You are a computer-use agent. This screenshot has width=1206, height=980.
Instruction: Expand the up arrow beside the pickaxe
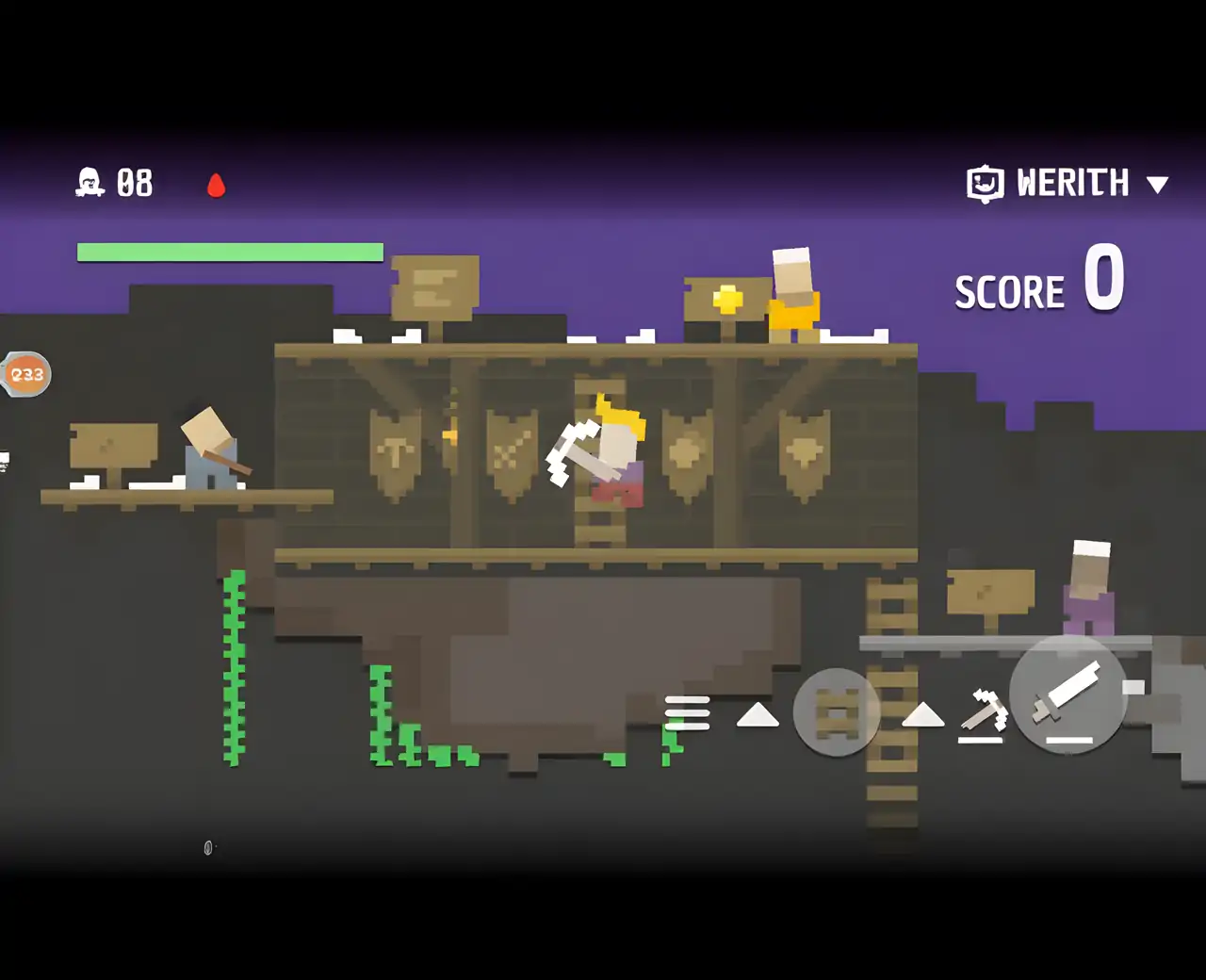pyautogui.click(x=922, y=715)
